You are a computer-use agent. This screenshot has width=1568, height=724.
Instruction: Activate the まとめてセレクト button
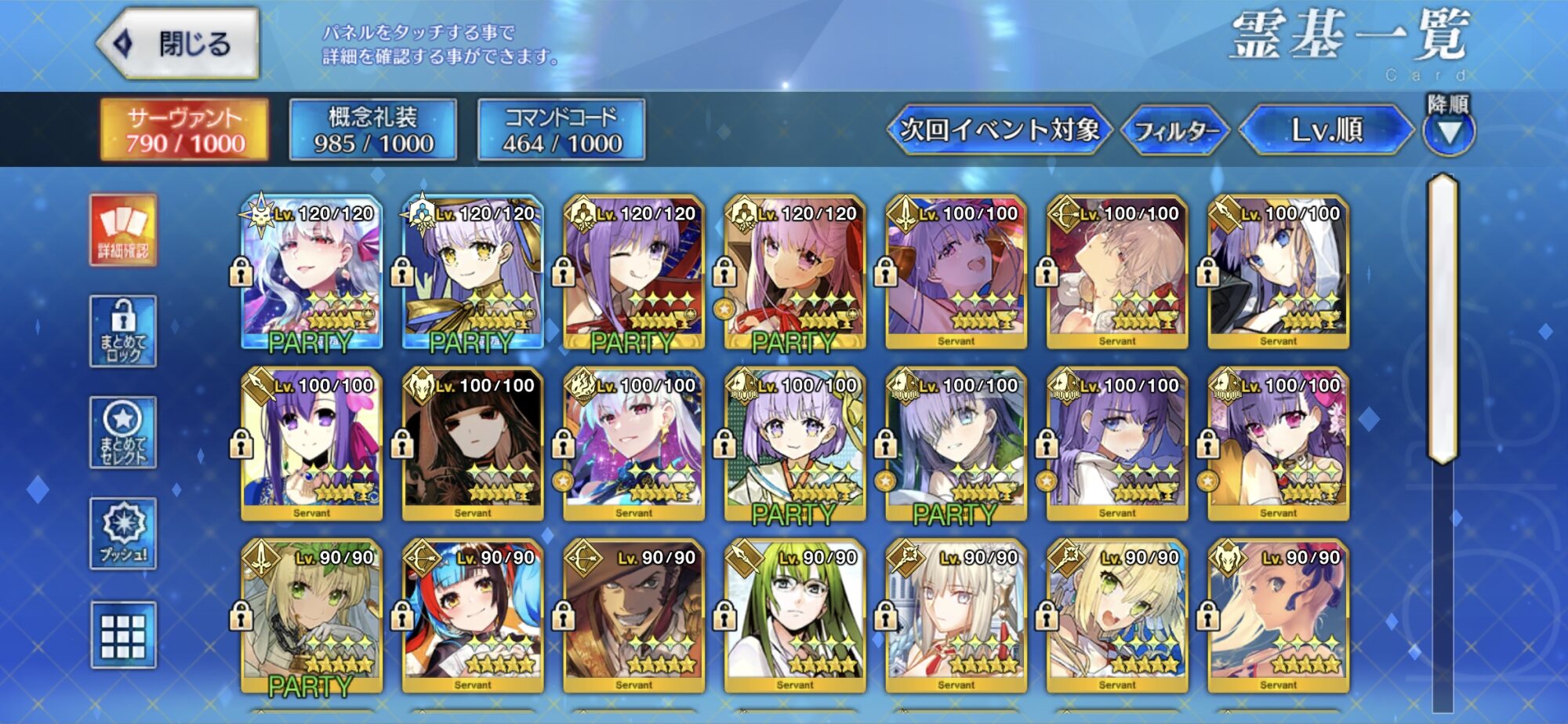point(123,432)
